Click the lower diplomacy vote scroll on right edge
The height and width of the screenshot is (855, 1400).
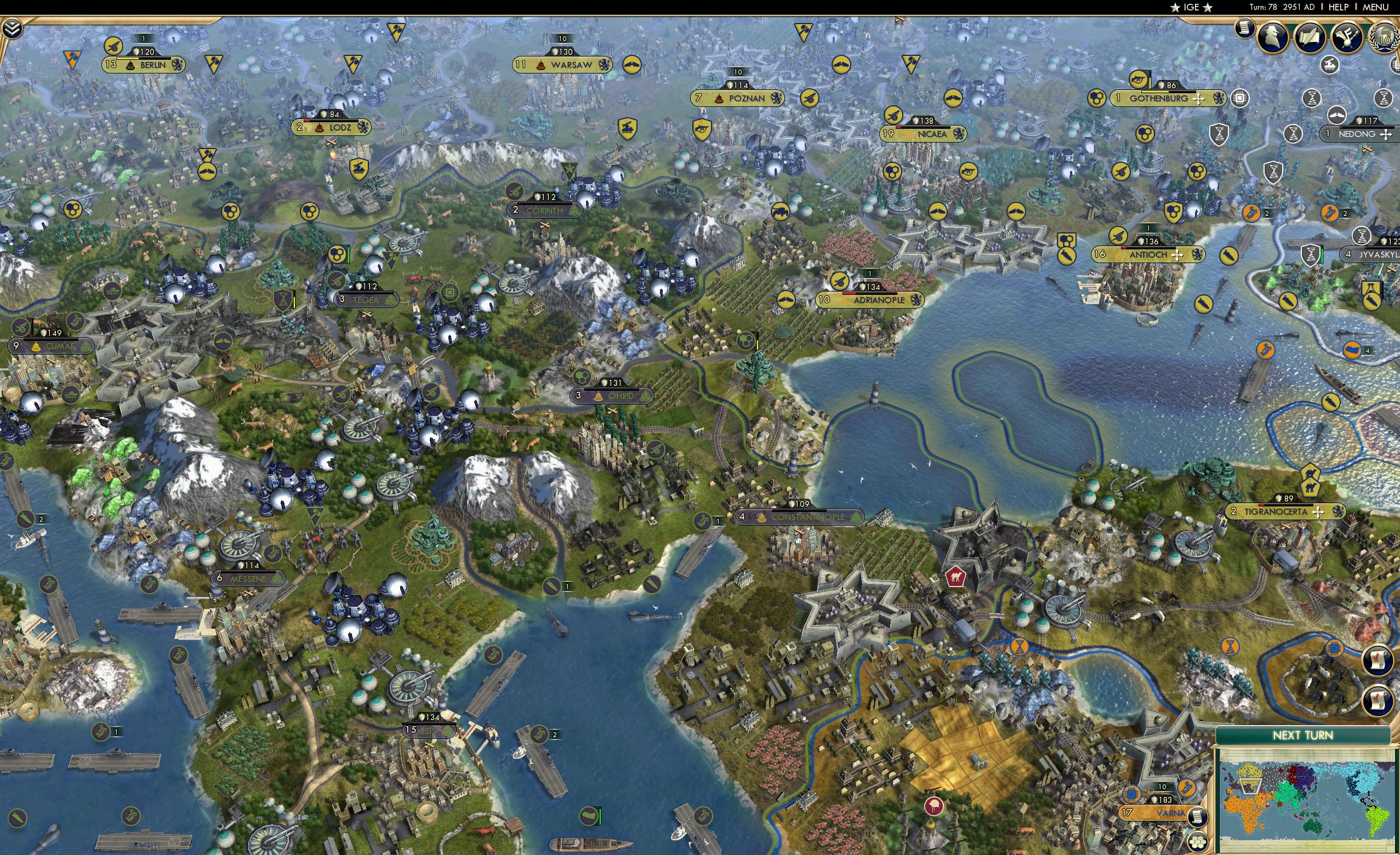pos(1378,701)
